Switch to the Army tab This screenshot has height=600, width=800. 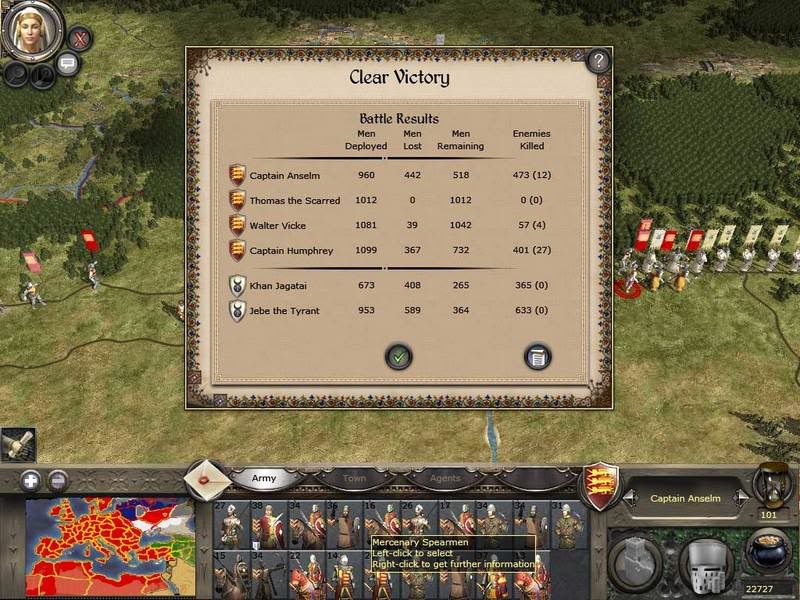pos(264,478)
